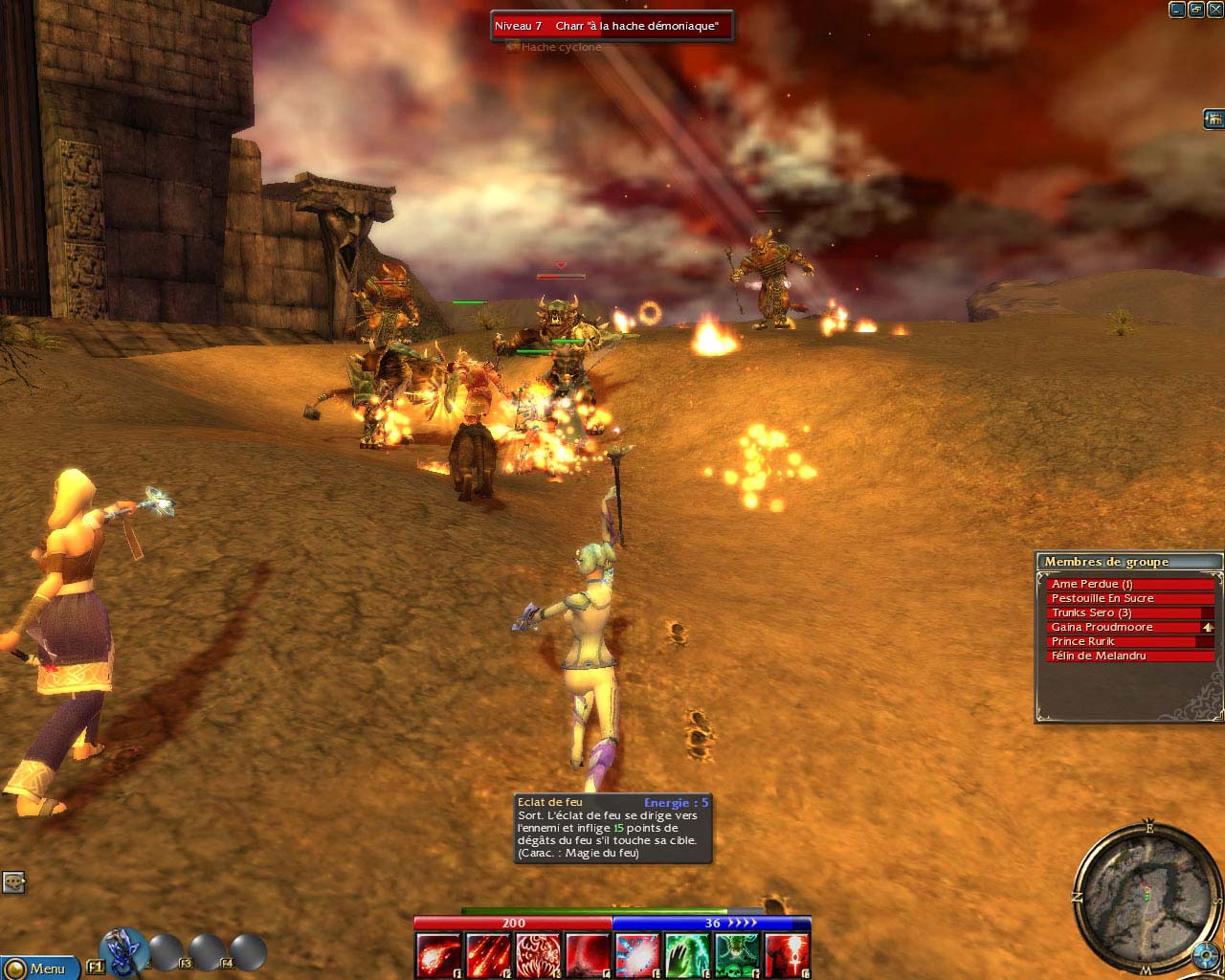Open the mask icon panel
The width and height of the screenshot is (1225, 980).
coord(13,881)
